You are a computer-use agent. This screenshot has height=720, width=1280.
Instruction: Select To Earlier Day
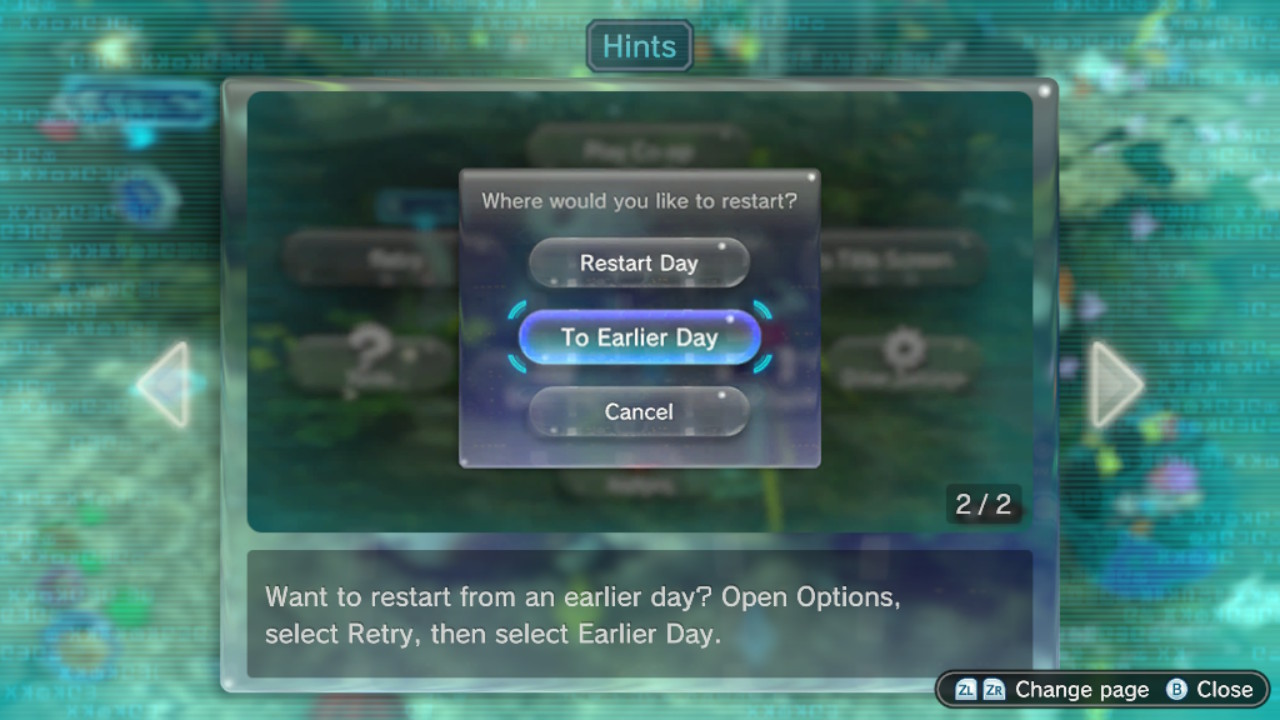tap(639, 338)
